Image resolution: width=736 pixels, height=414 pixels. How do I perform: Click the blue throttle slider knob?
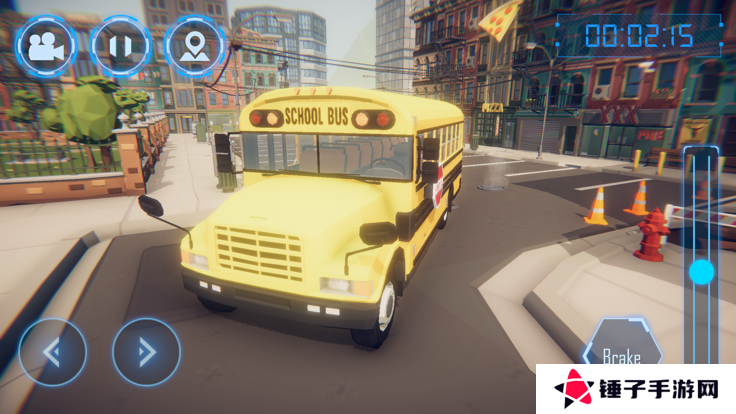(x=702, y=271)
